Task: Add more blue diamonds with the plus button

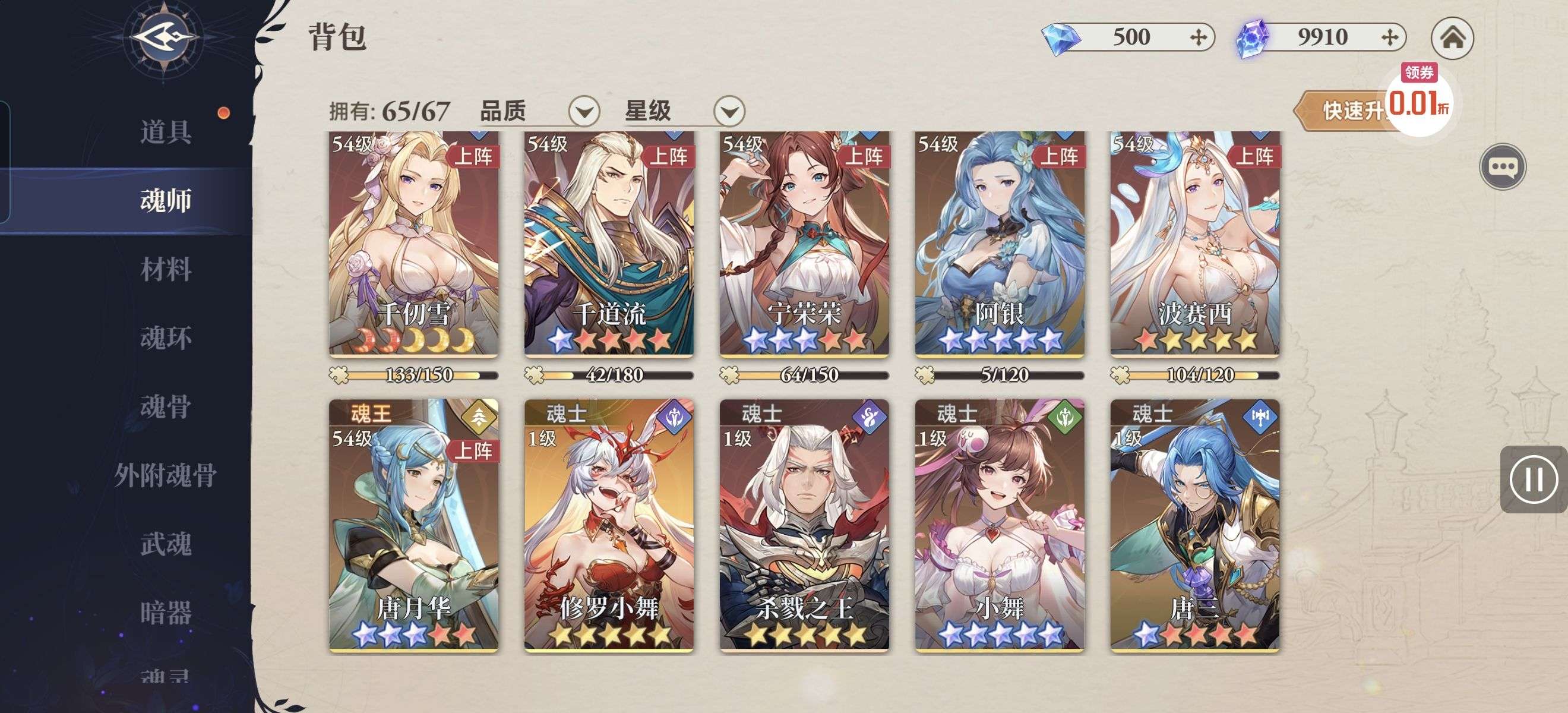Action: tap(1198, 38)
